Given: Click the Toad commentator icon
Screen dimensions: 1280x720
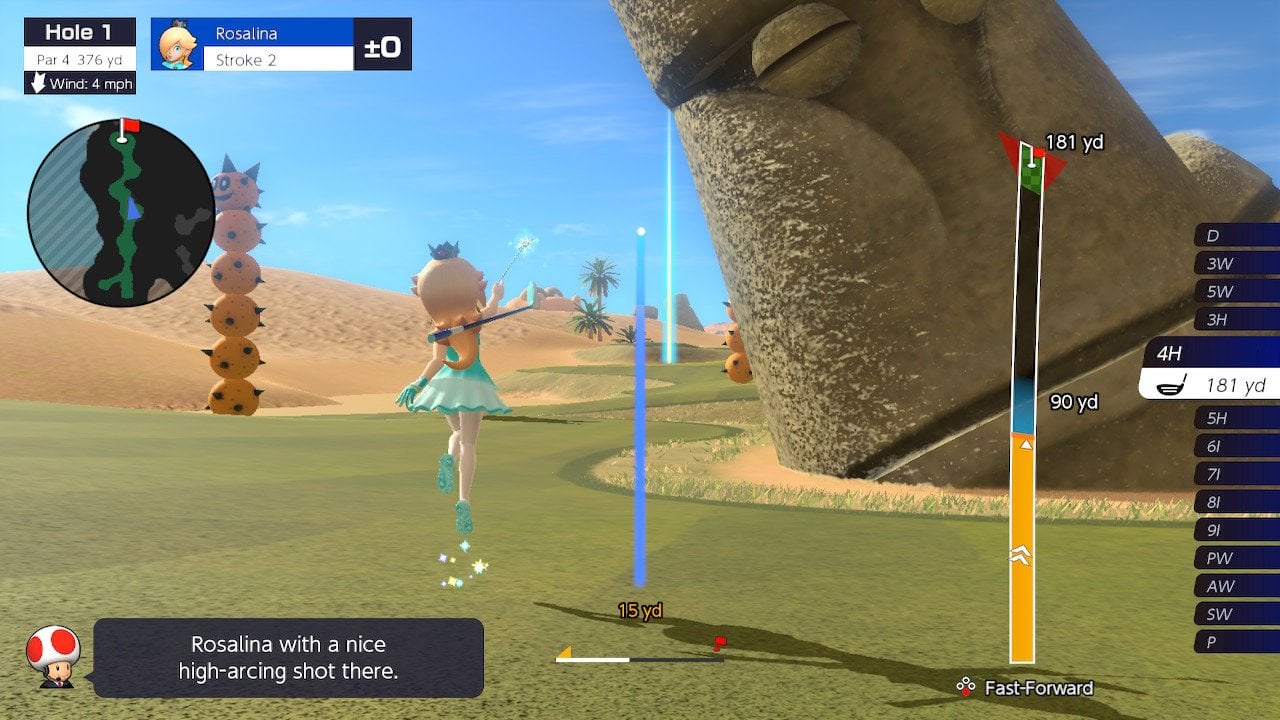Looking at the screenshot, I should [x=53, y=656].
